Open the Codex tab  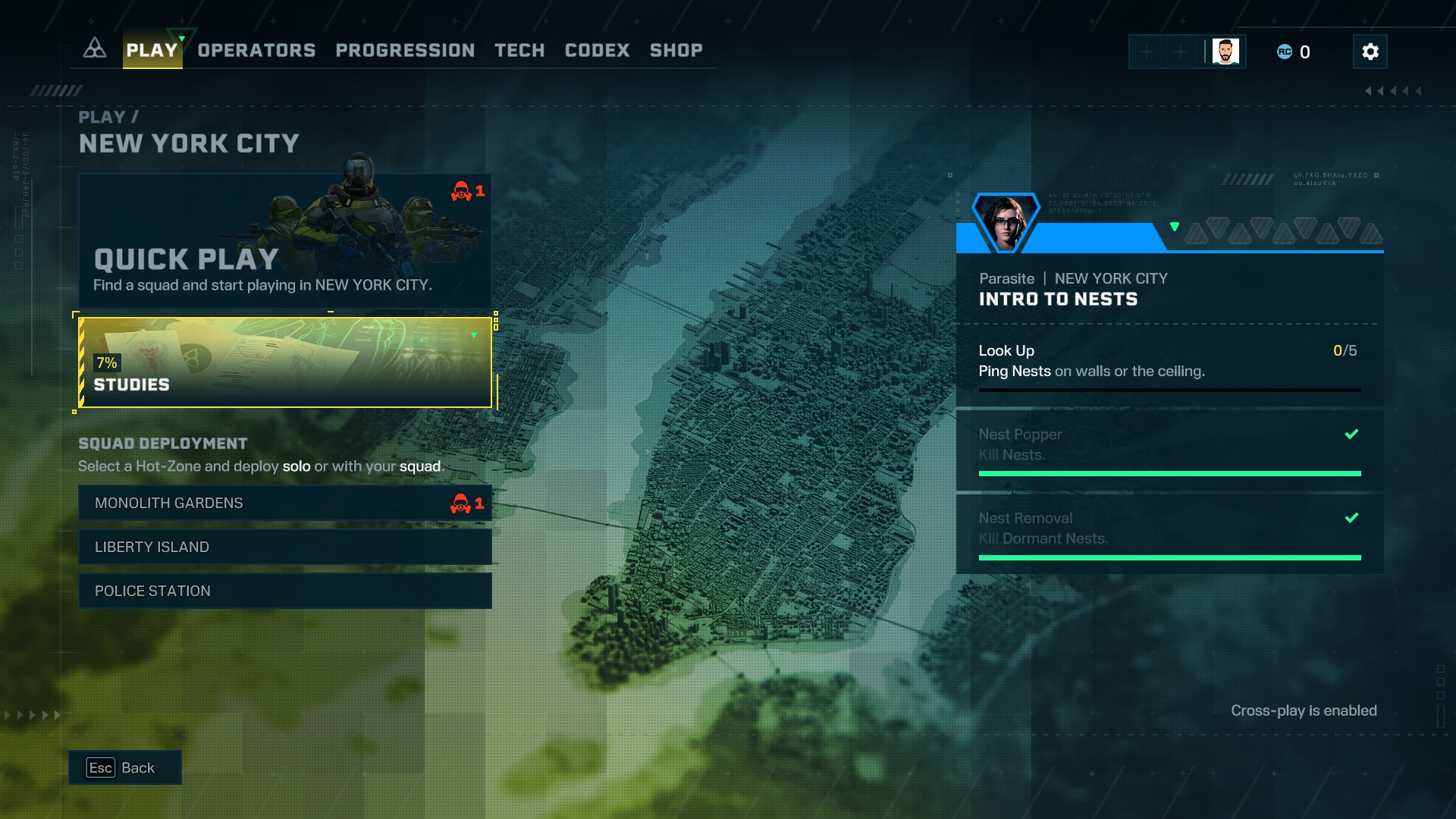point(597,51)
